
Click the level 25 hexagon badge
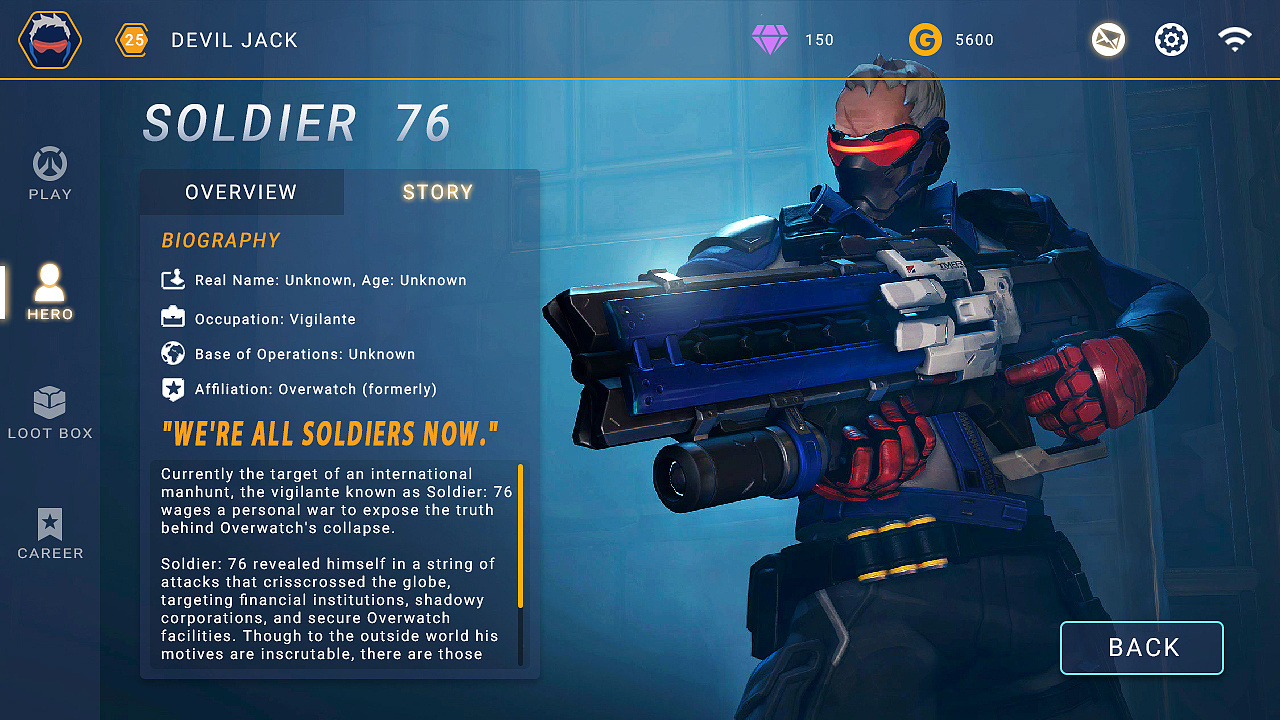(133, 40)
